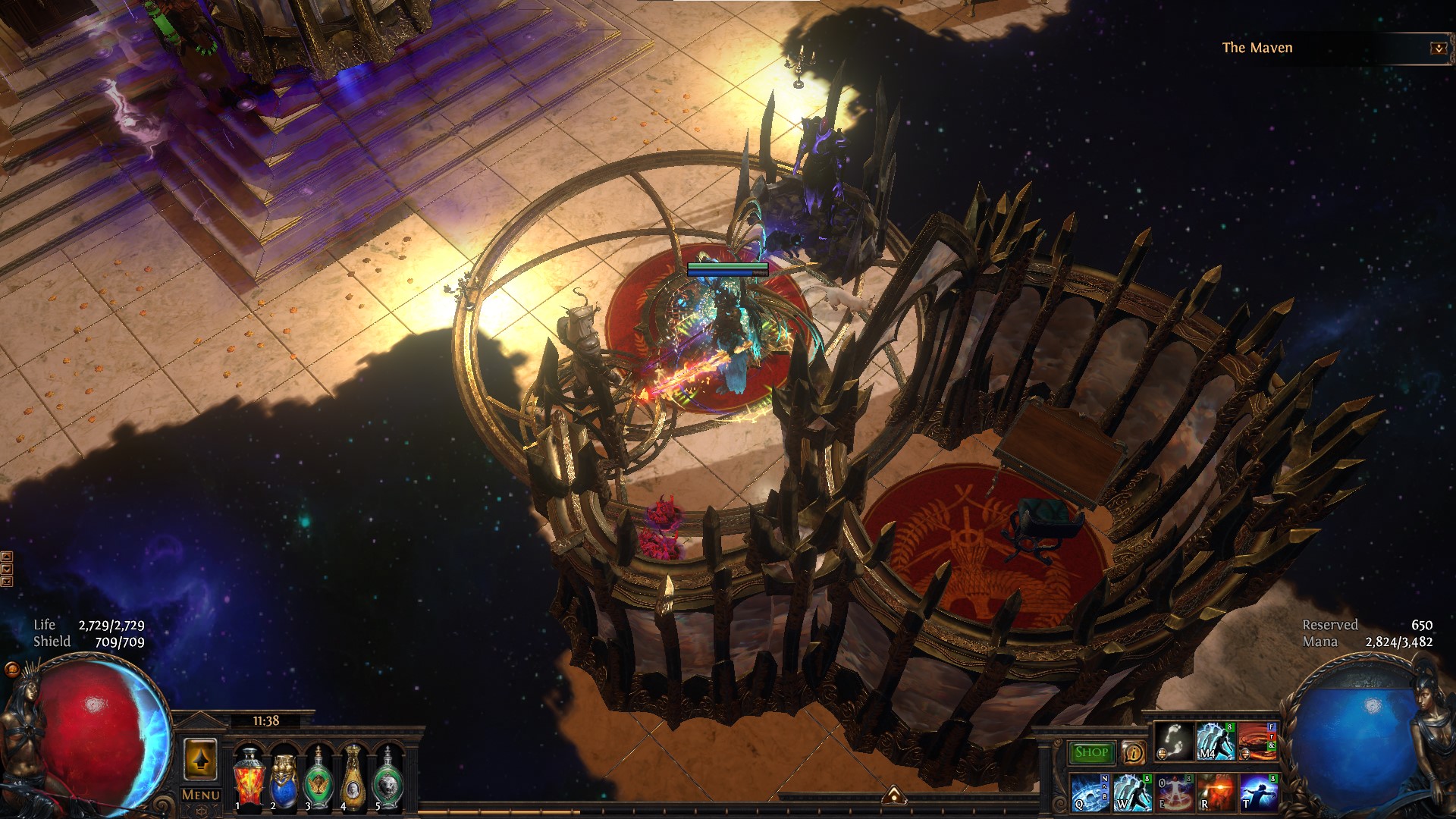Click the skill tree arrow at bottom center
Image resolution: width=1456 pixels, height=819 pixels.
(895, 795)
